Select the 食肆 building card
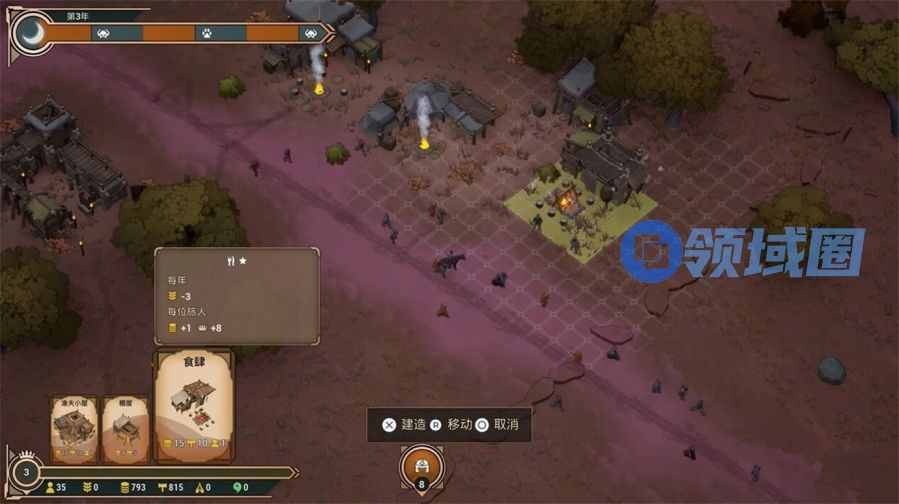 tap(193, 405)
